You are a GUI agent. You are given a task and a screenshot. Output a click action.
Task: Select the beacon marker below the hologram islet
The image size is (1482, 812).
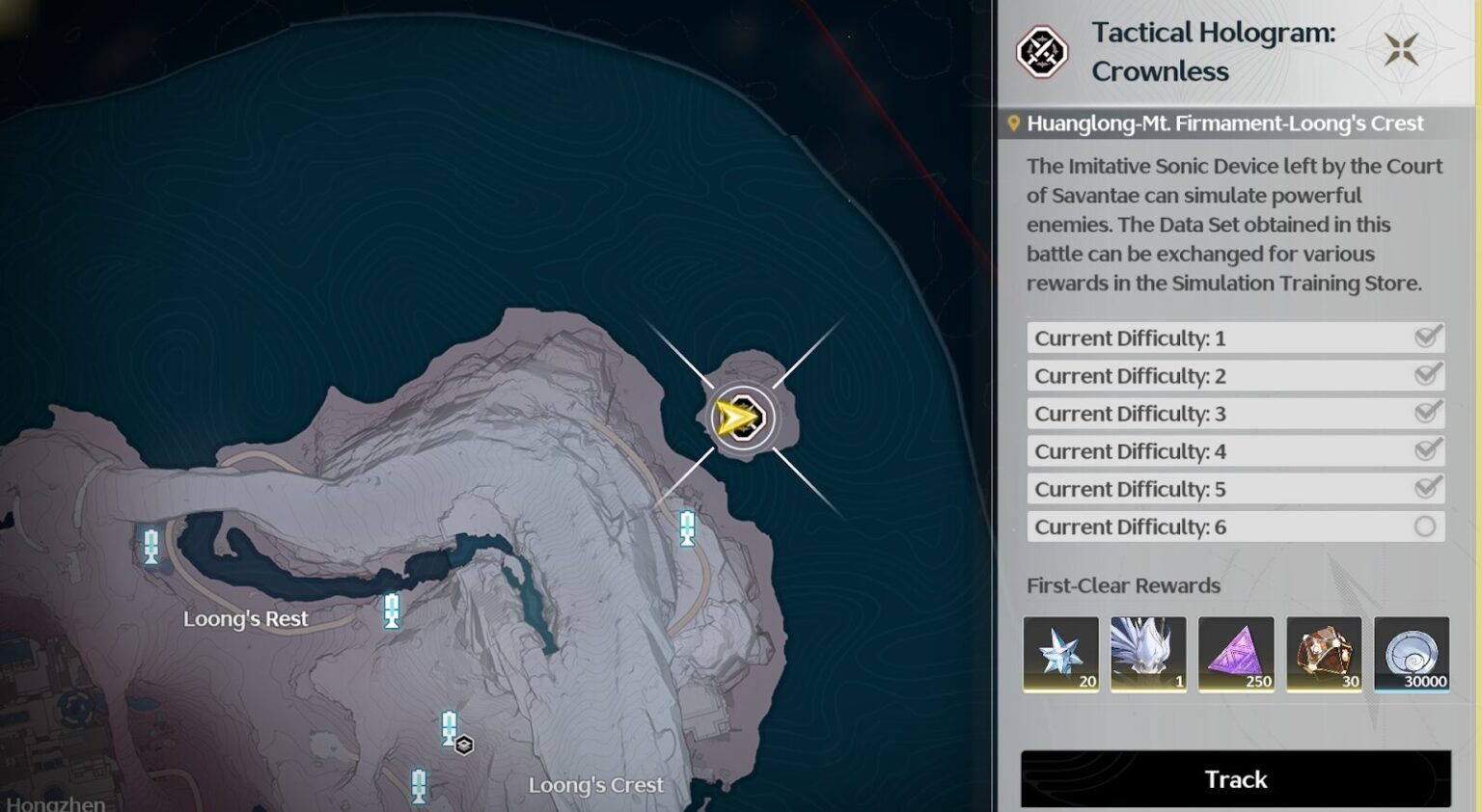tap(687, 528)
